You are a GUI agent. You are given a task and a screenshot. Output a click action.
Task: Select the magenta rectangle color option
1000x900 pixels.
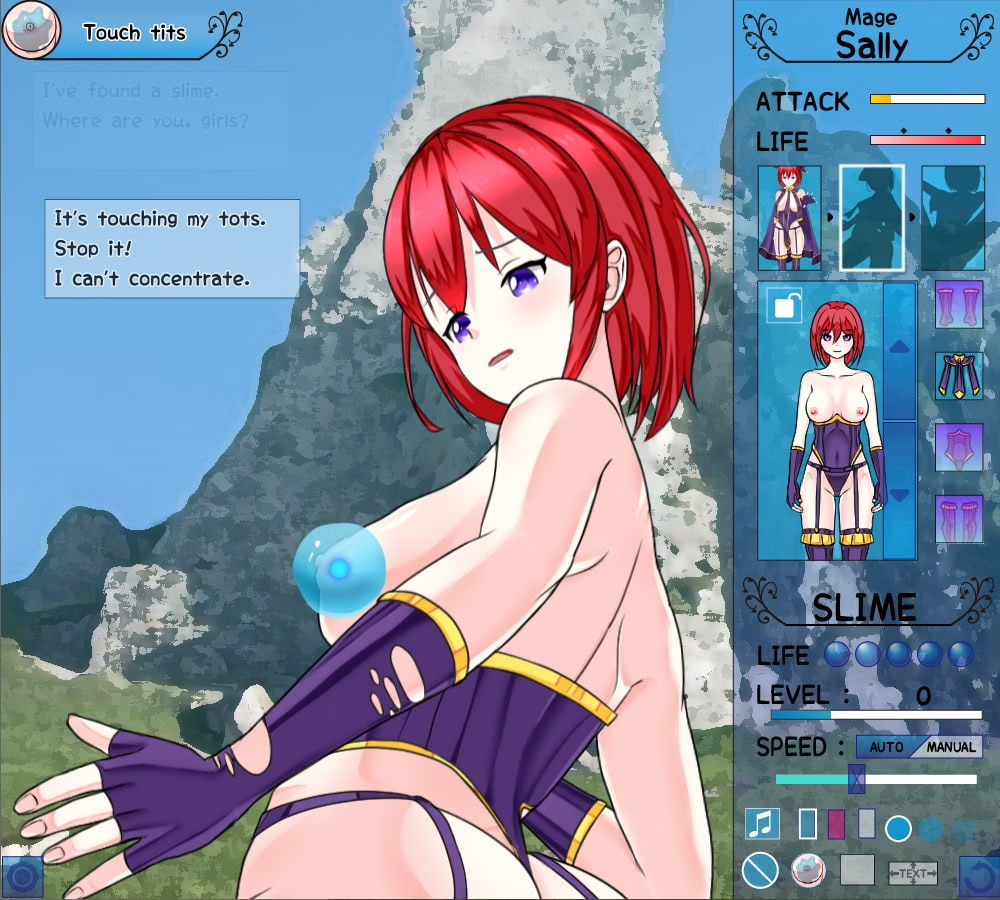pos(837,824)
